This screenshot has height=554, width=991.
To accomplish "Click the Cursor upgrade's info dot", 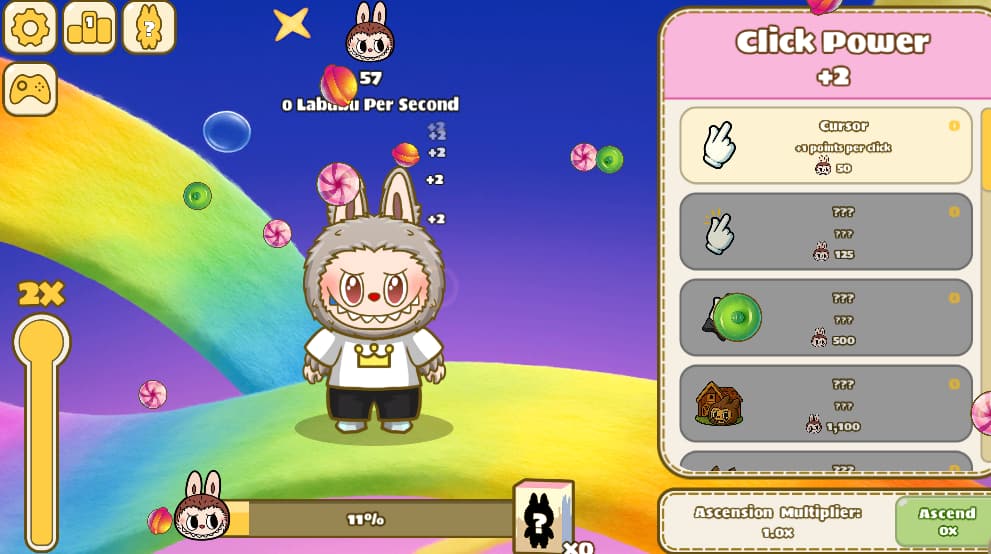I will 954,126.
